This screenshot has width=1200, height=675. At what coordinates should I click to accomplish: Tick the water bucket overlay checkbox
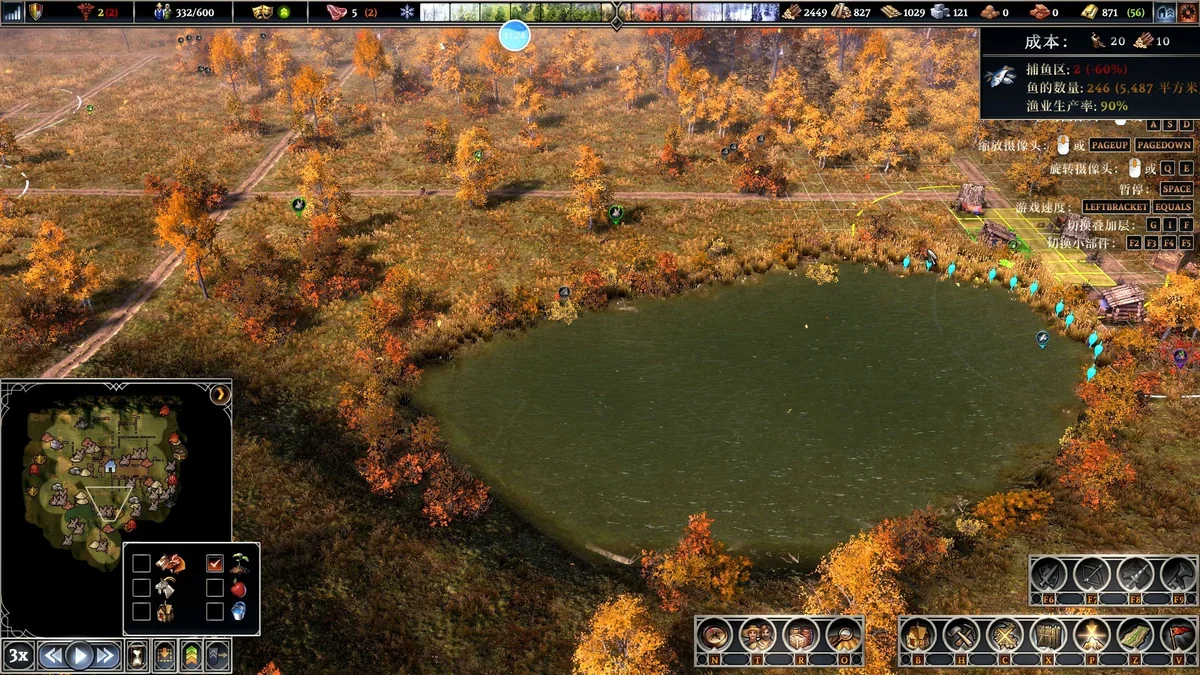point(214,611)
